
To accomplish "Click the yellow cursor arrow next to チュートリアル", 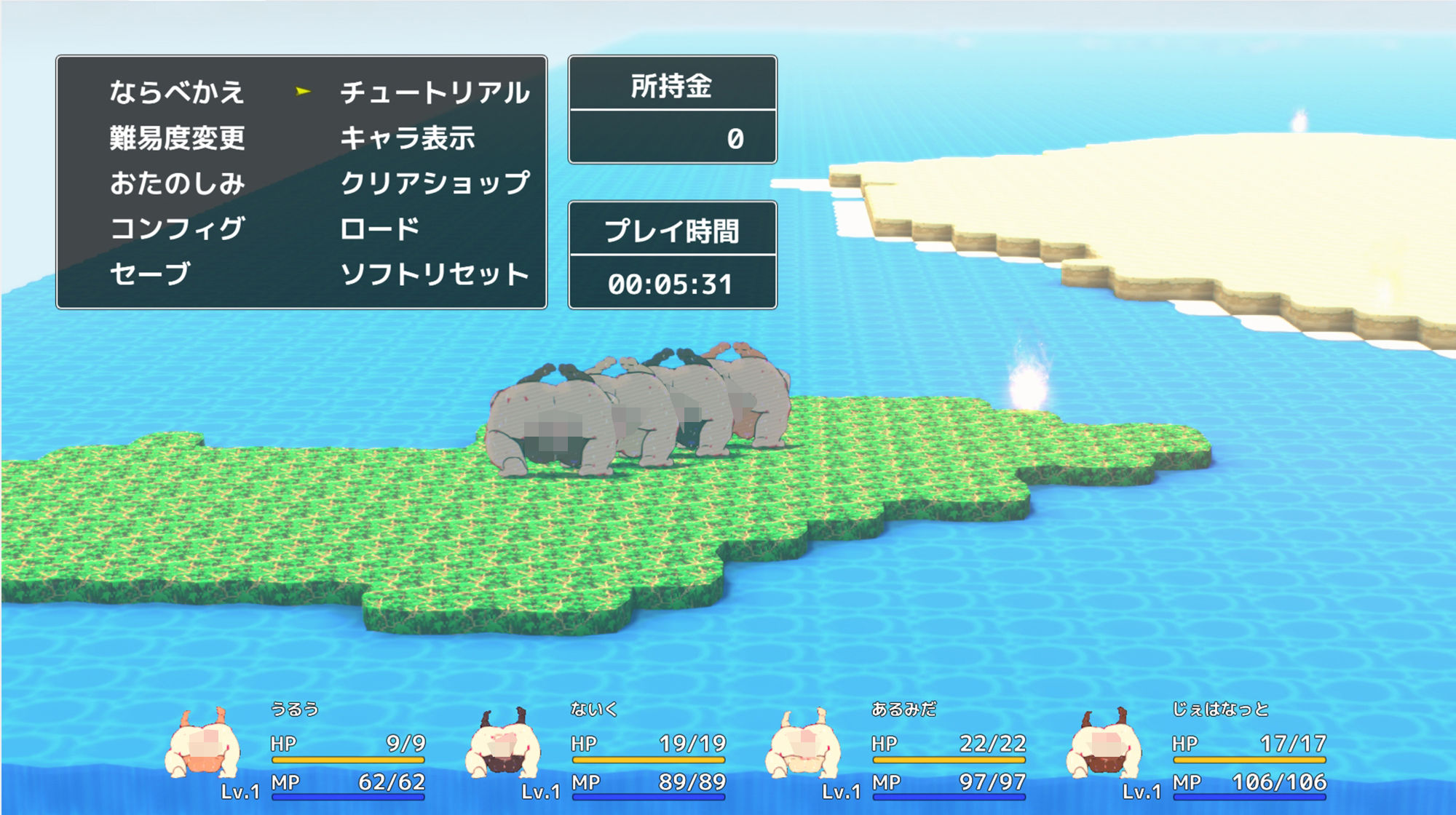I will point(303,90).
